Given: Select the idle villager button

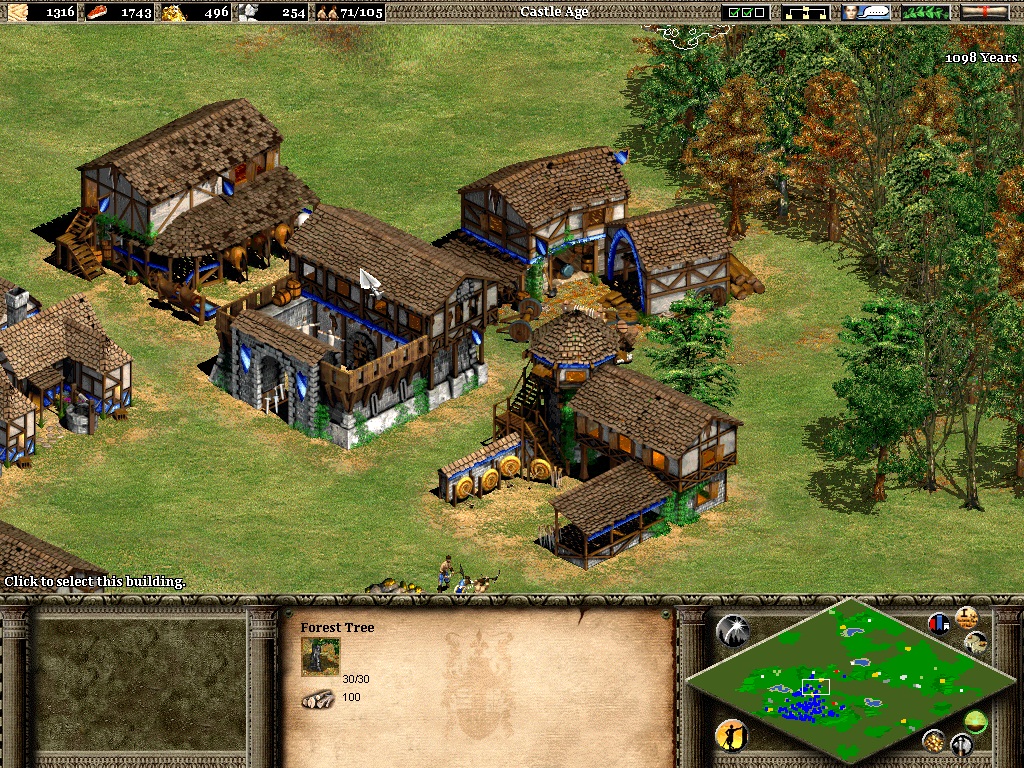Looking at the screenshot, I should 731,737.
